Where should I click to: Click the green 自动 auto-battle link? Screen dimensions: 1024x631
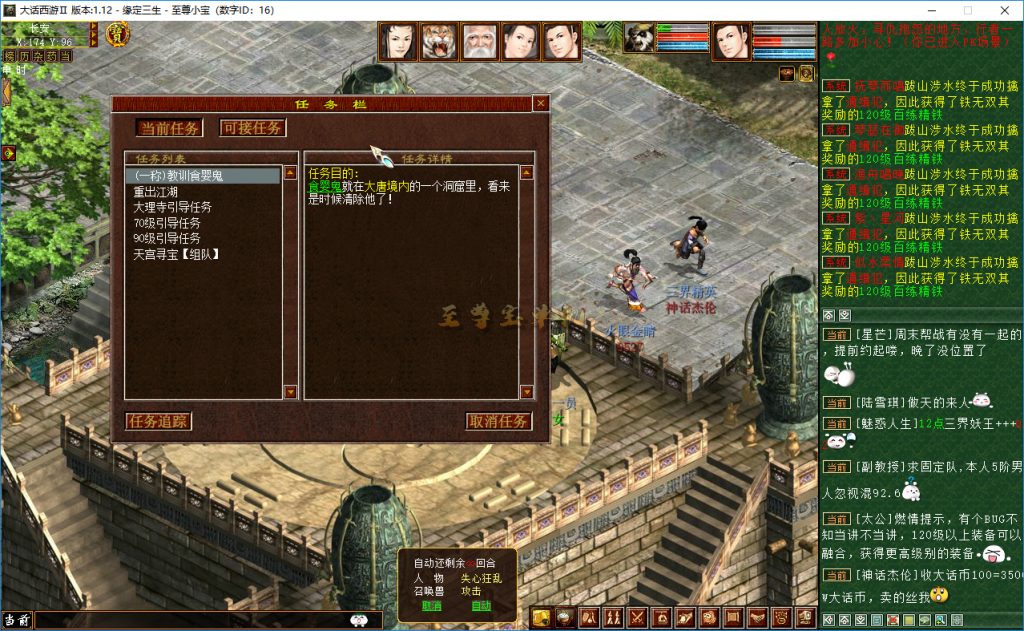(x=481, y=605)
